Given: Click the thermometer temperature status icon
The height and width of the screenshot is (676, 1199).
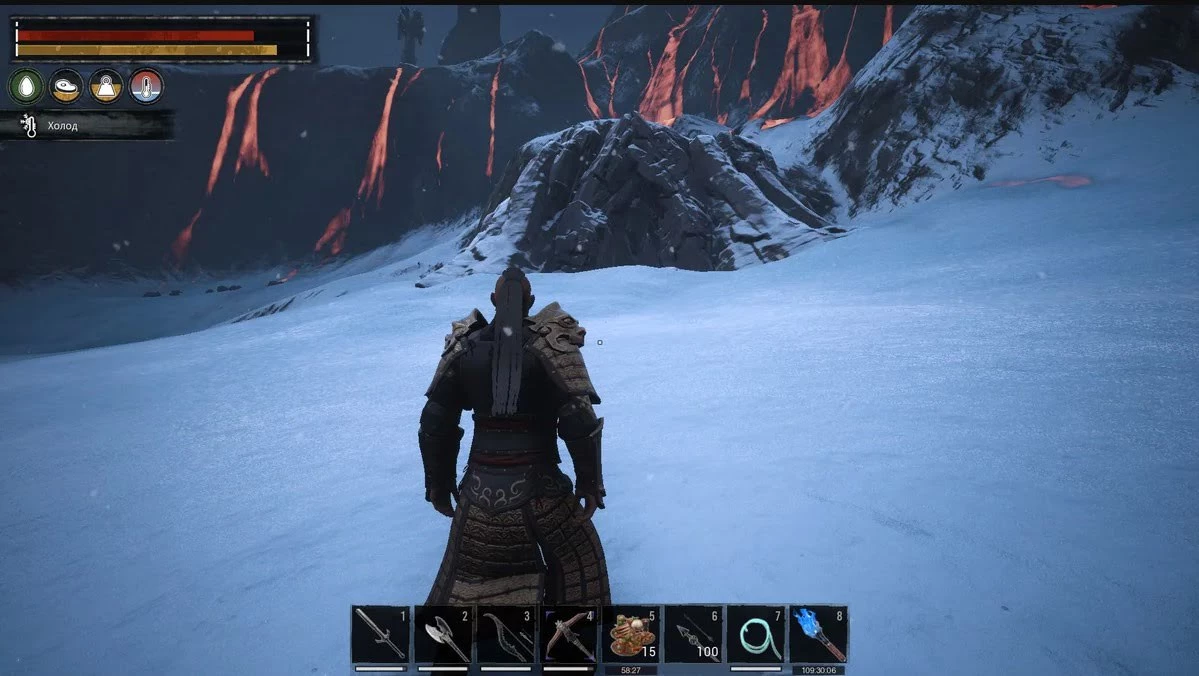Looking at the screenshot, I should click(x=146, y=87).
